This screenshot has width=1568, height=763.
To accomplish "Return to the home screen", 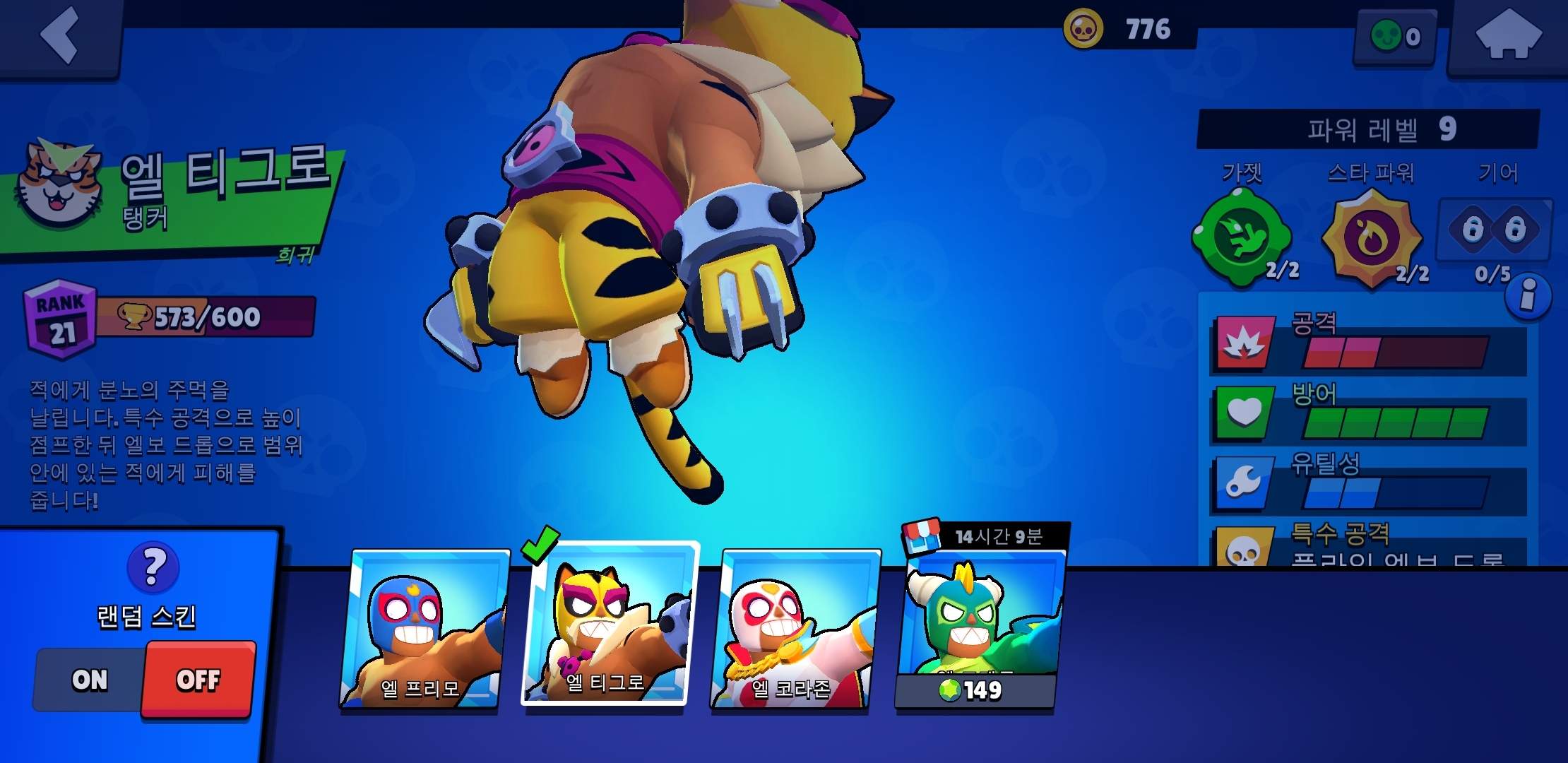I will [x=1507, y=37].
